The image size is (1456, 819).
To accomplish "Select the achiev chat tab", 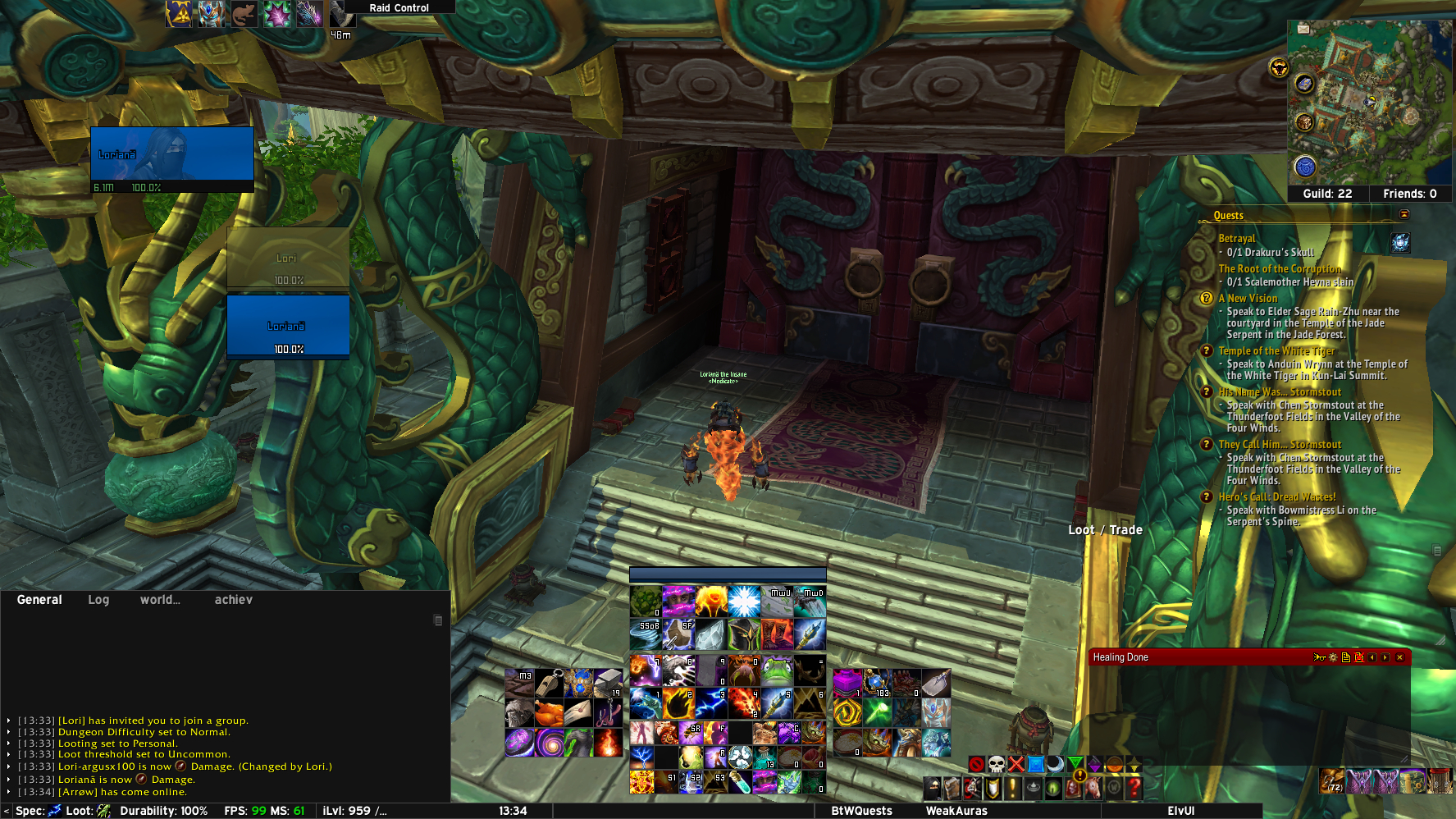I will pyautogui.click(x=233, y=600).
